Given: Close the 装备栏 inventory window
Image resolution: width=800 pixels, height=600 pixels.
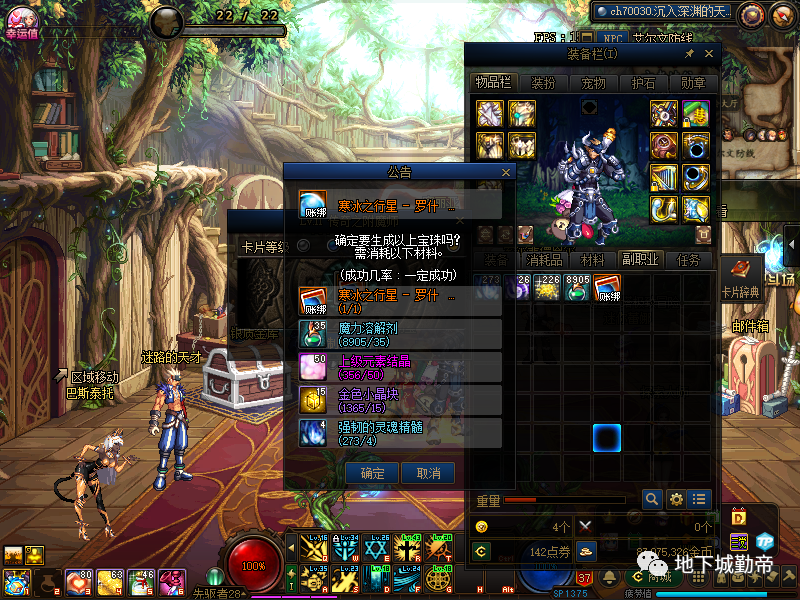Looking at the screenshot, I should 710,54.
